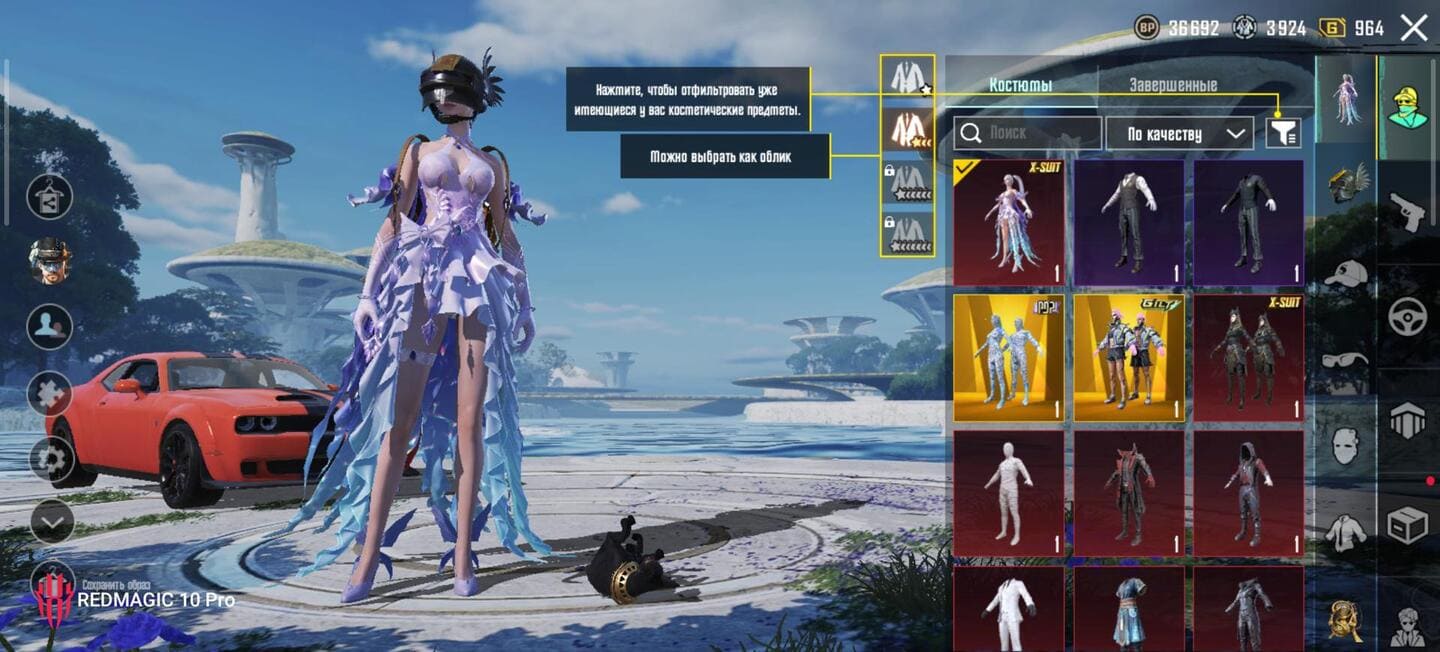Toggle the owned-items filter funnel button

pos(1282,133)
